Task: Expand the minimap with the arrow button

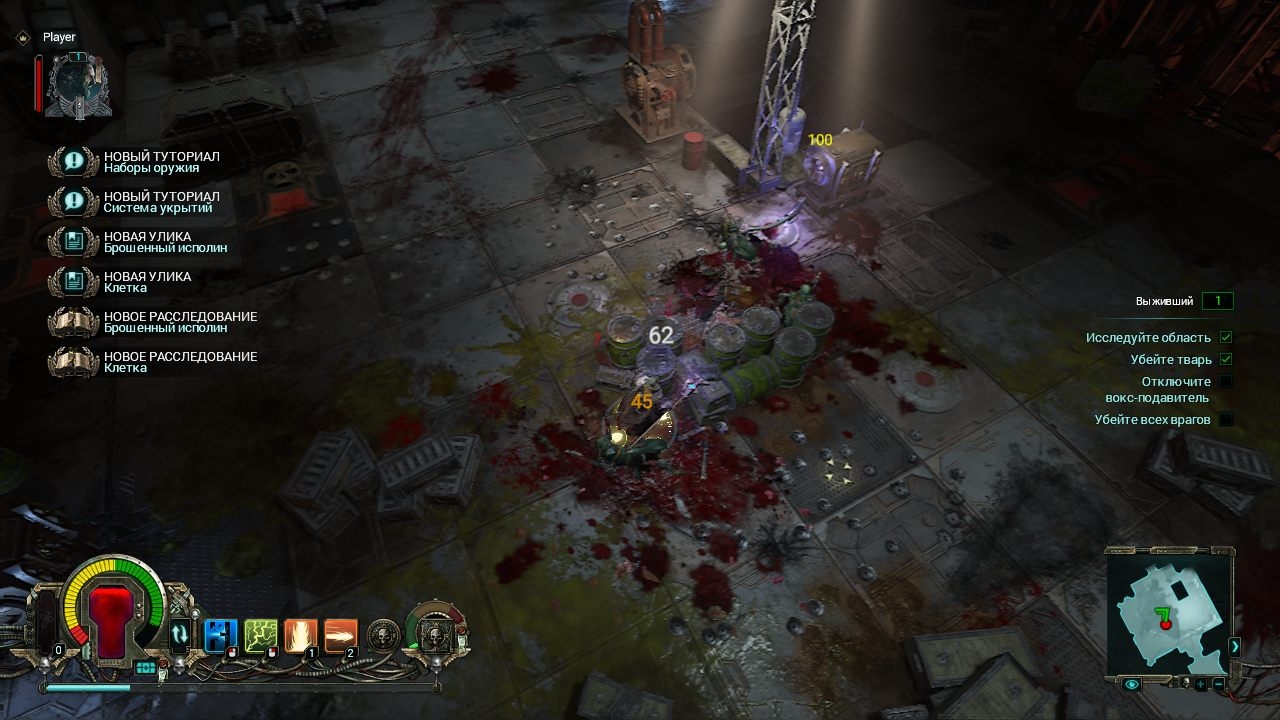Action: (x=1234, y=646)
